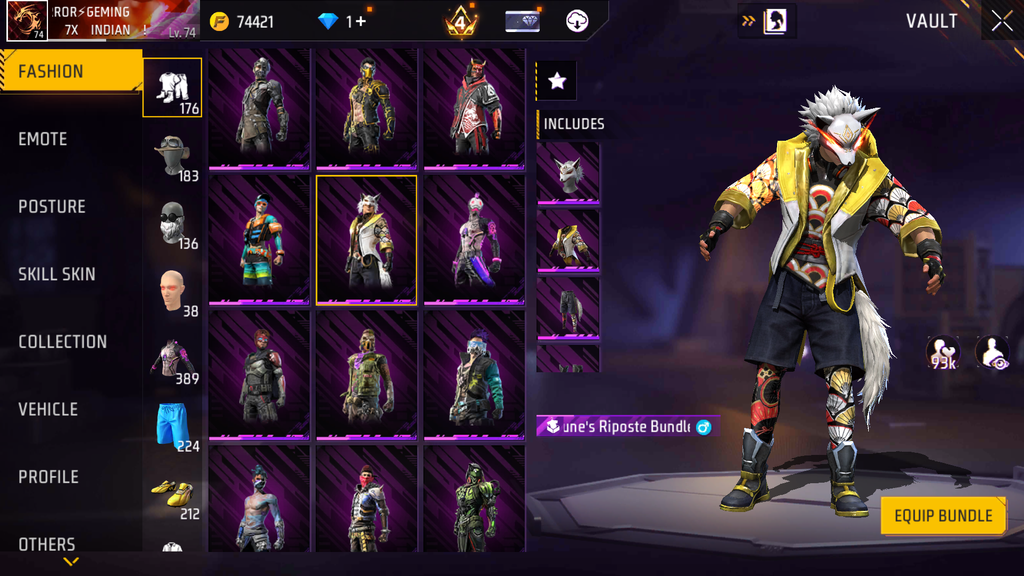Open the yellow shoes subcategory
This screenshot has width=1024, height=576.
[173, 494]
